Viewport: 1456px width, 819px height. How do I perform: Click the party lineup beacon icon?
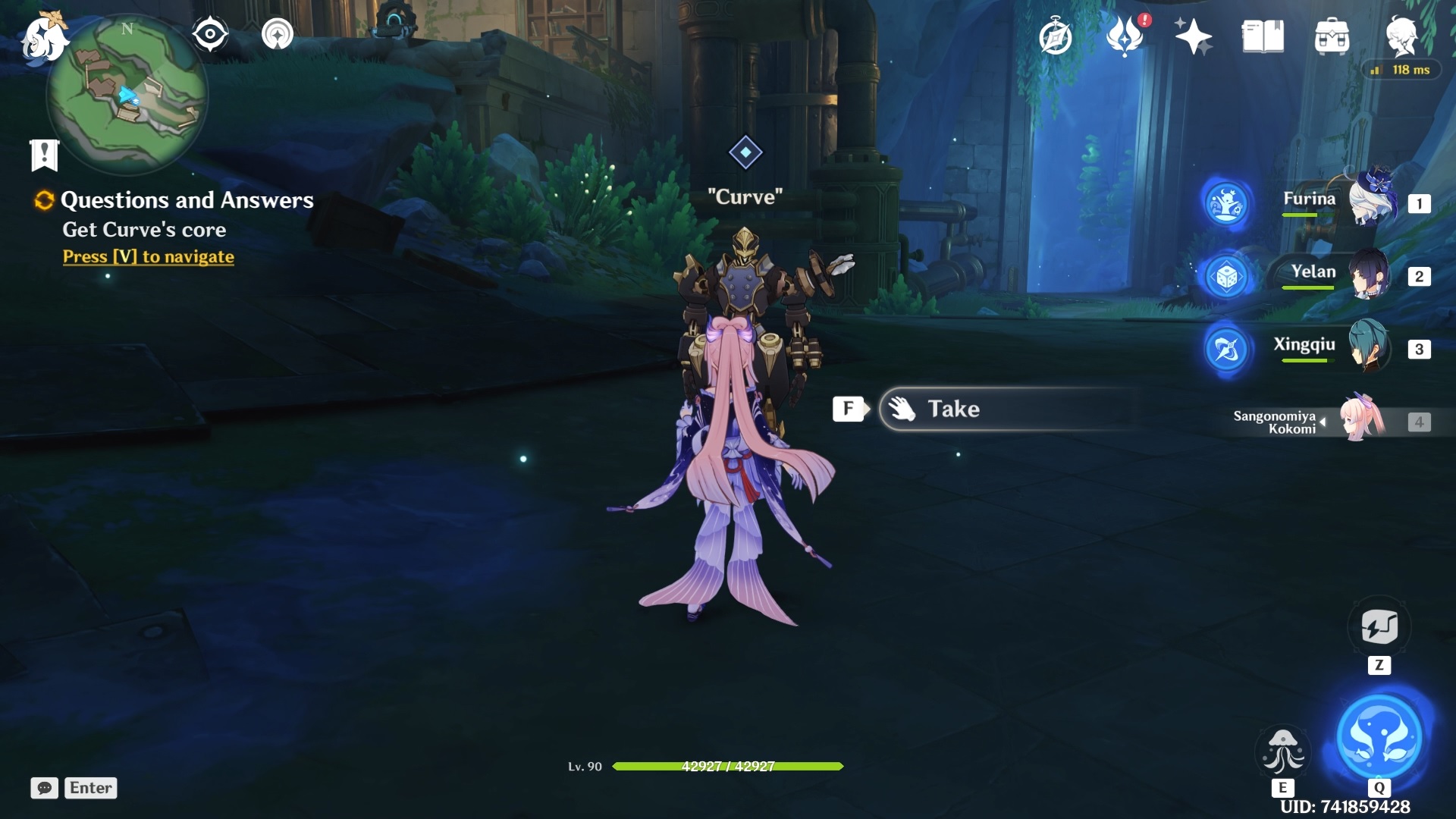(x=278, y=33)
